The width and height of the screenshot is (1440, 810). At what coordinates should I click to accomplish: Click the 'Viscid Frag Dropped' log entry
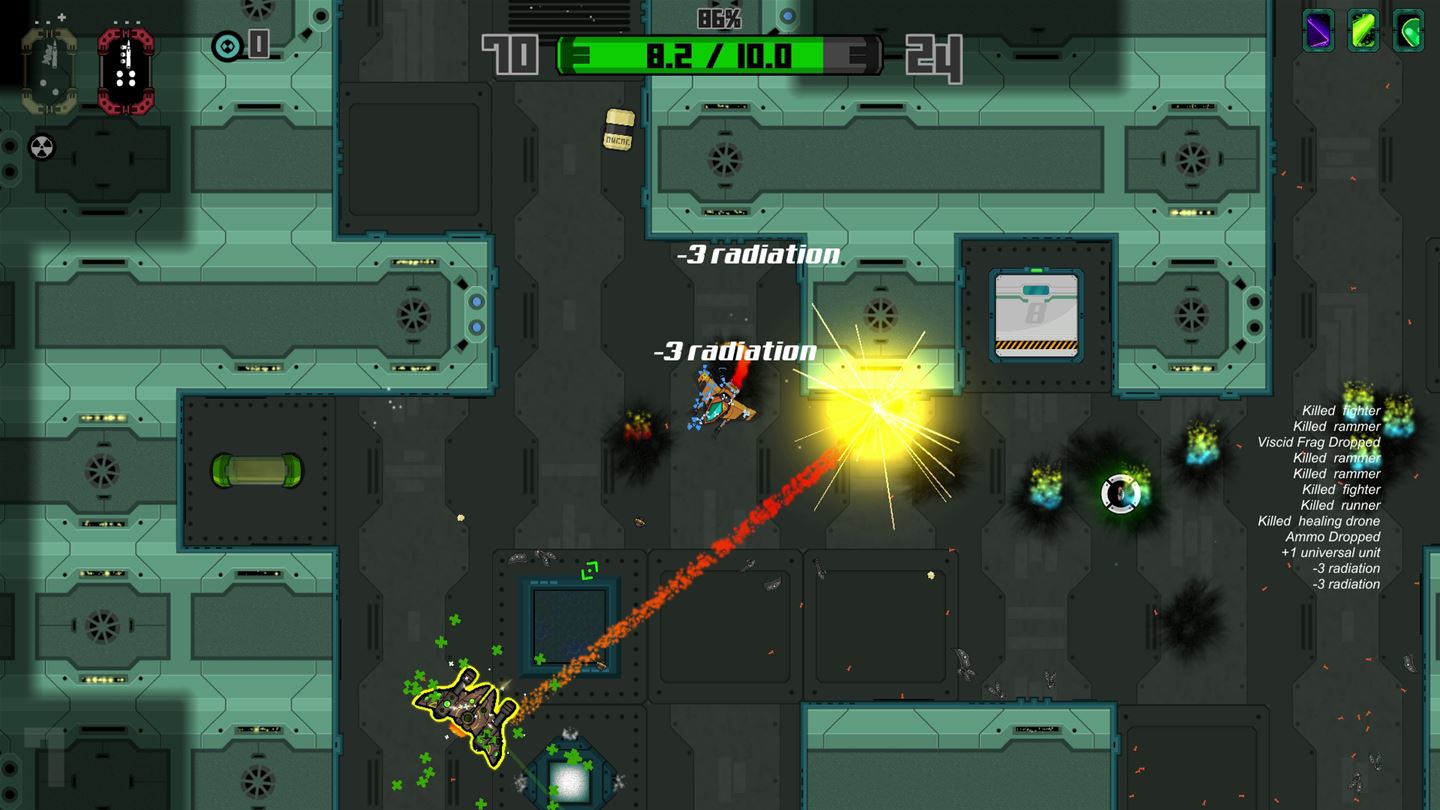click(1321, 442)
